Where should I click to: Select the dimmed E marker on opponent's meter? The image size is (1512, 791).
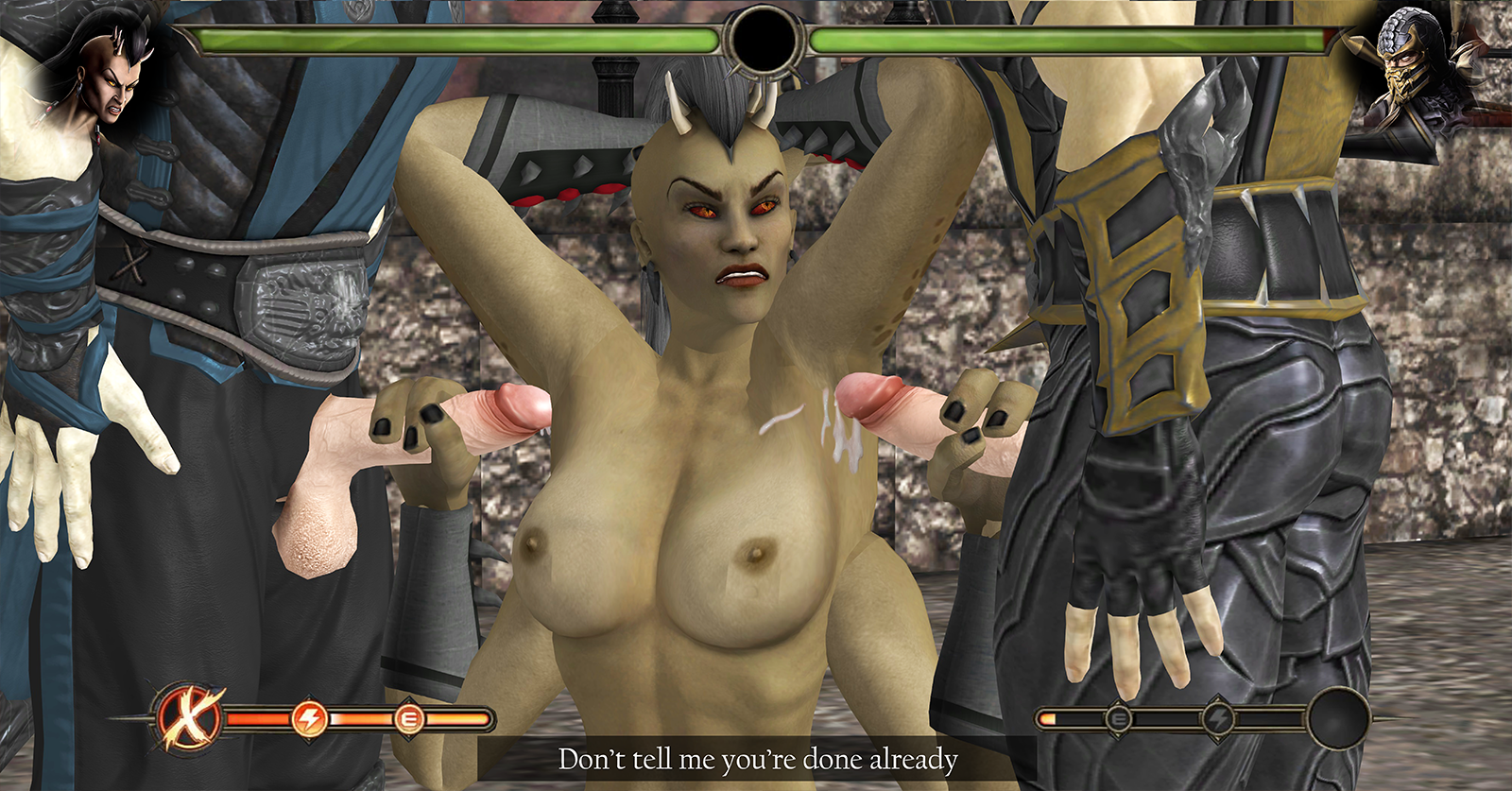pos(1118,719)
